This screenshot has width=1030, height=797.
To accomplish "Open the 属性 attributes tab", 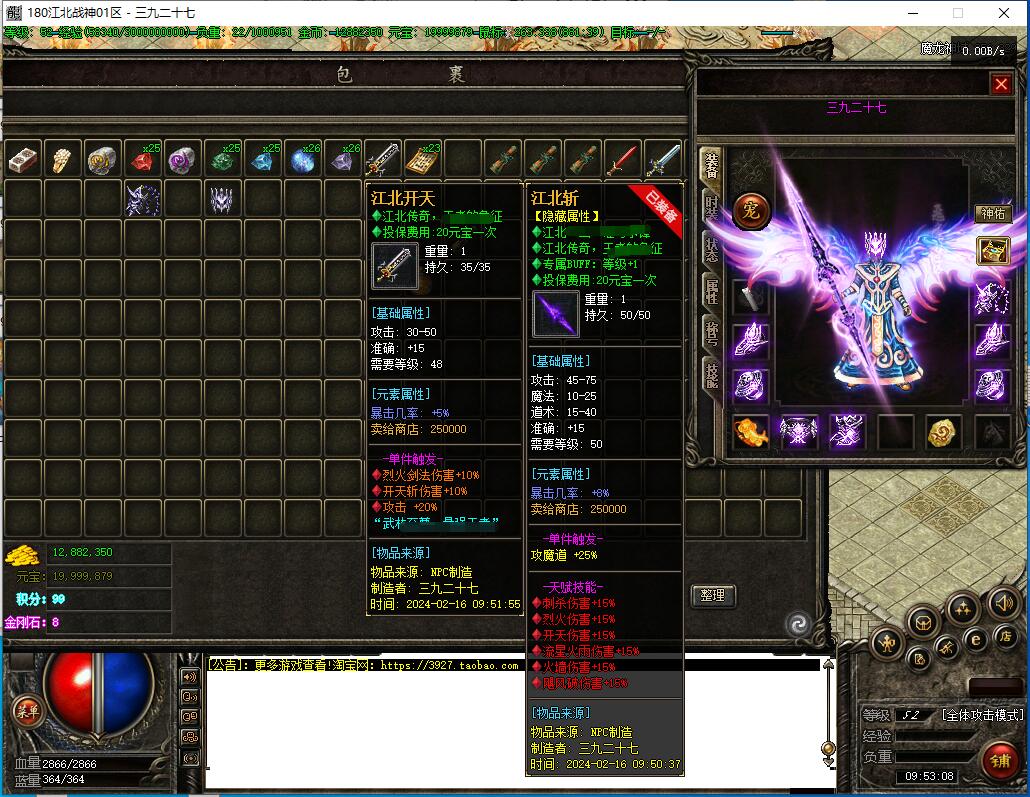I will tap(711, 290).
